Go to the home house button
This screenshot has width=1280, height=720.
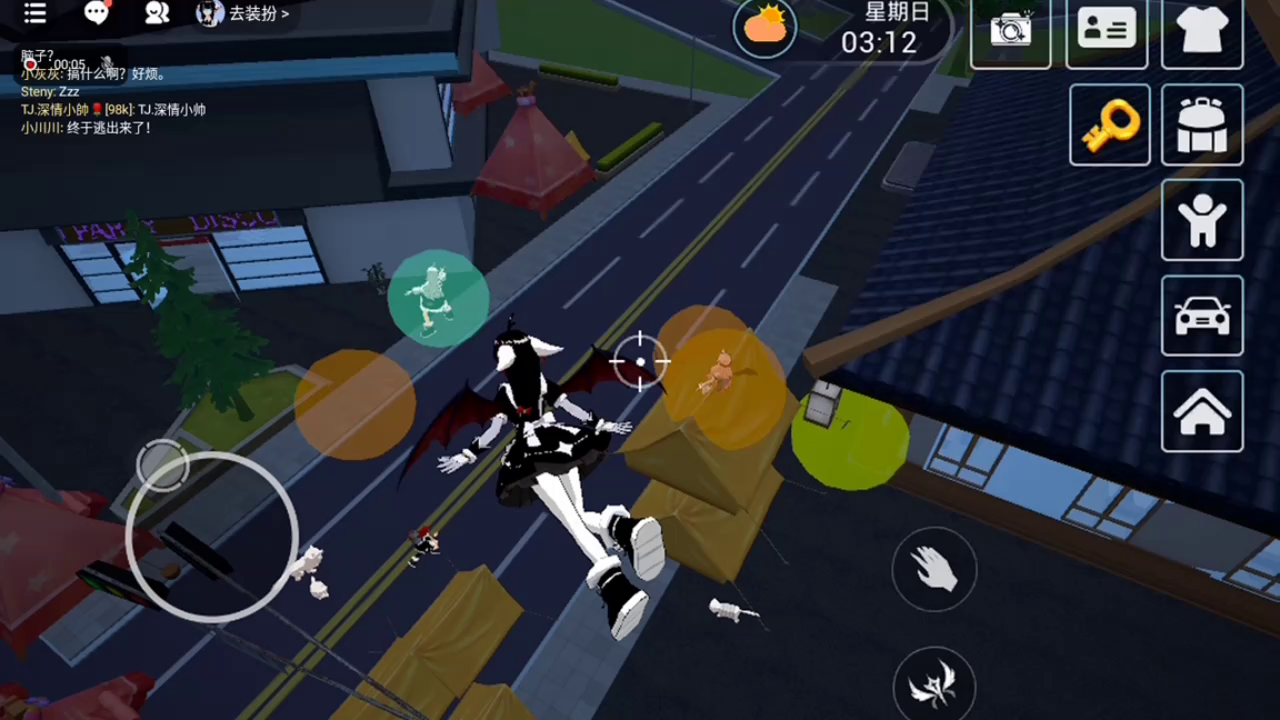coord(1202,411)
